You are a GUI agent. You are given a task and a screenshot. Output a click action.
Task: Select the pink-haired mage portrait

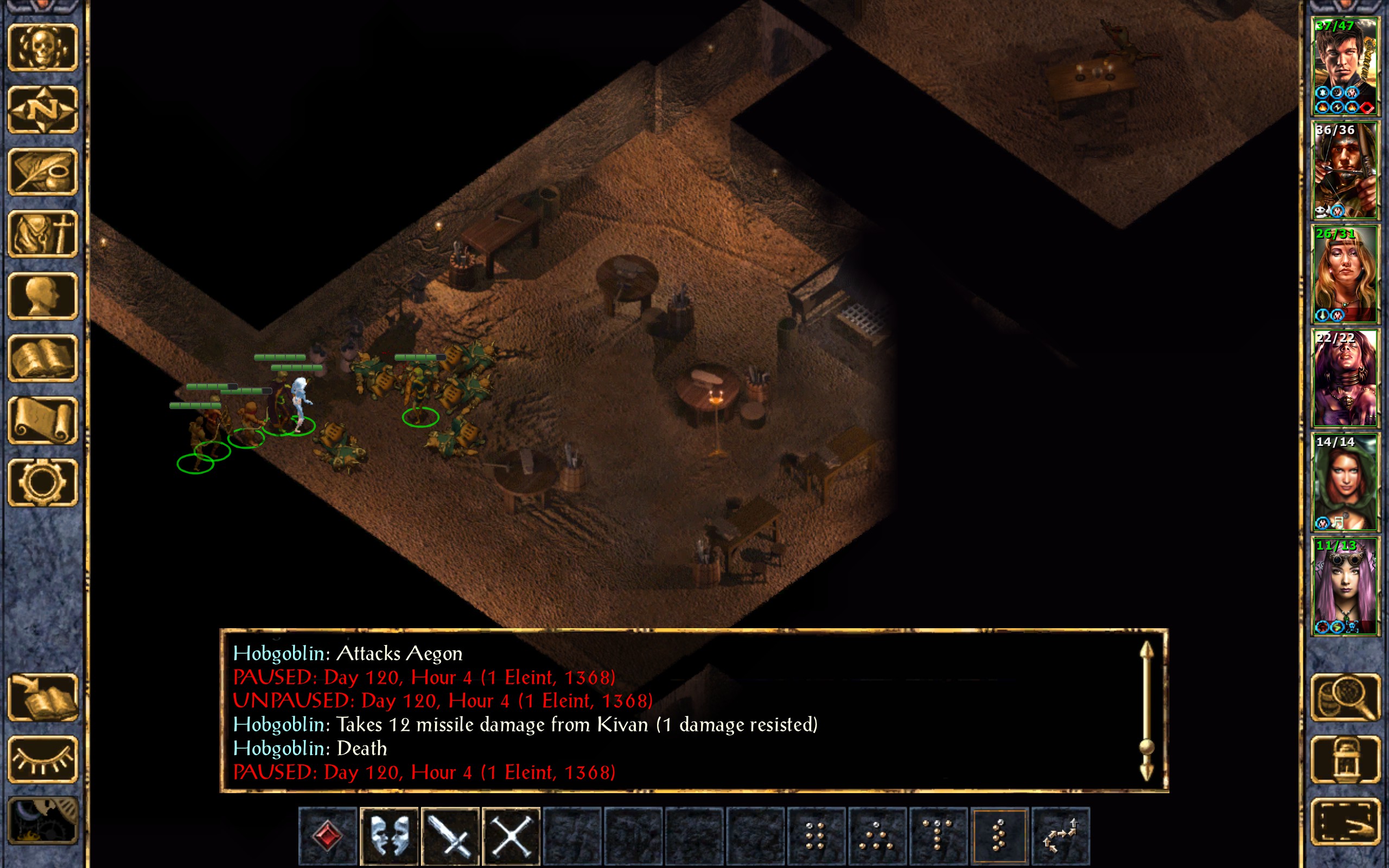[1345, 586]
